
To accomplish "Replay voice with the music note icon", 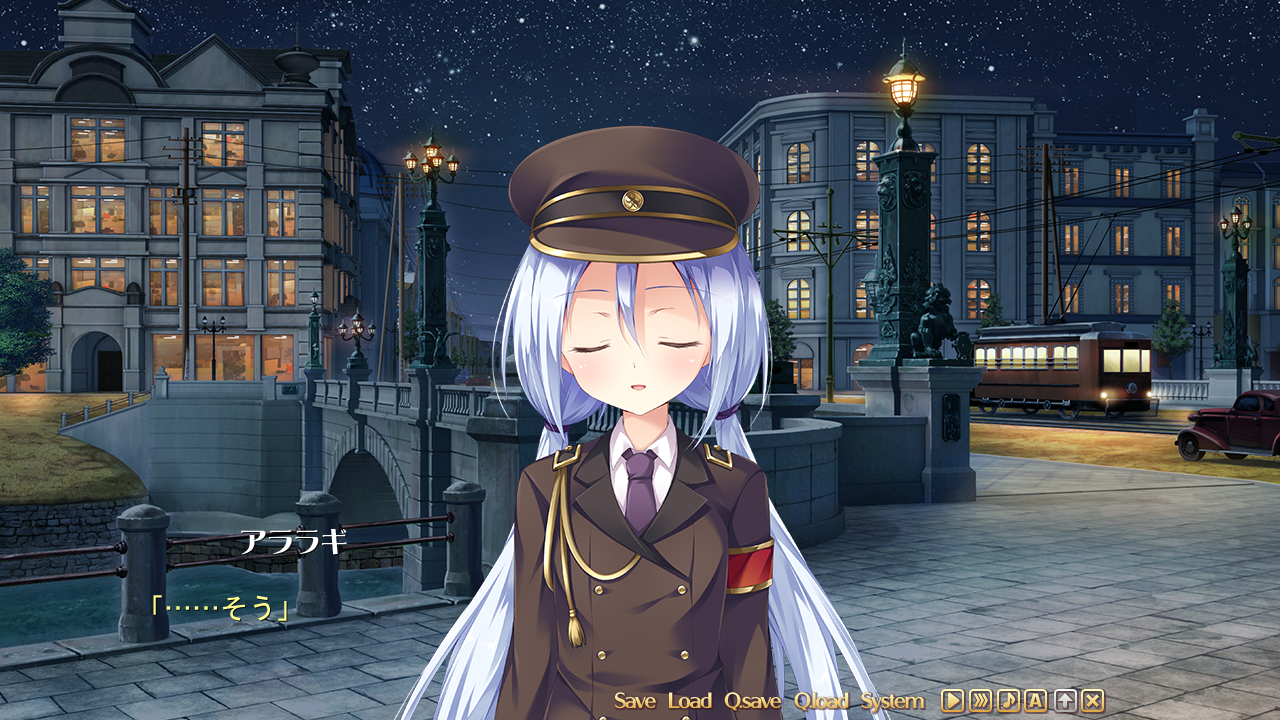I will 1008,701.
